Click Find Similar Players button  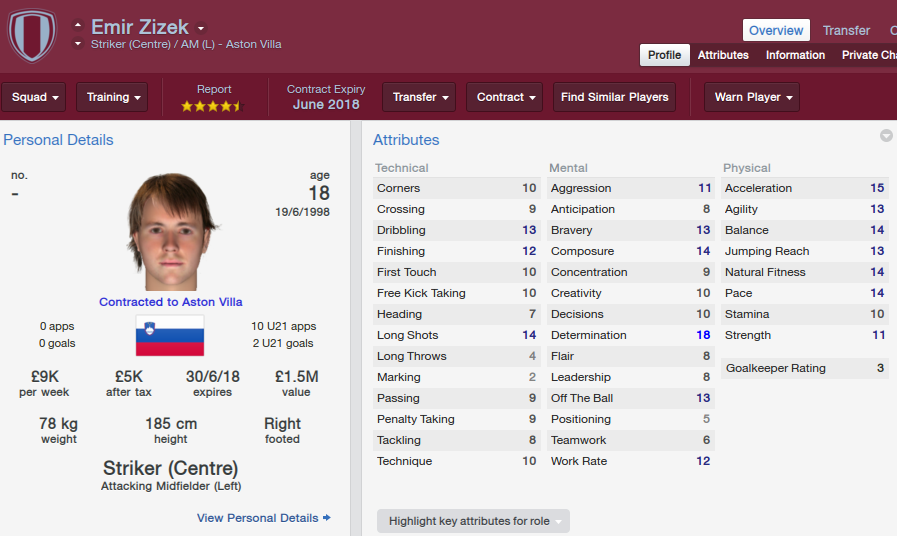pyautogui.click(x=615, y=97)
